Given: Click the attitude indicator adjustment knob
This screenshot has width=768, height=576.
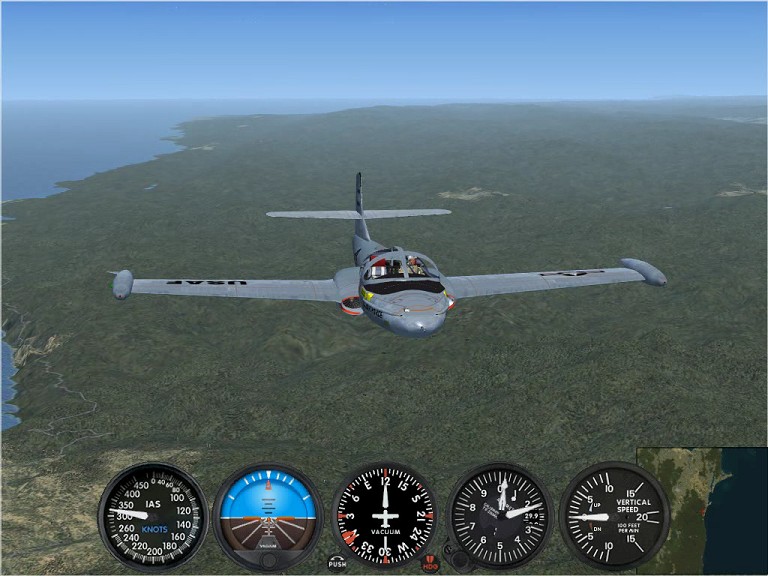Looking at the screenshot, I should click(x=268, y=560).
